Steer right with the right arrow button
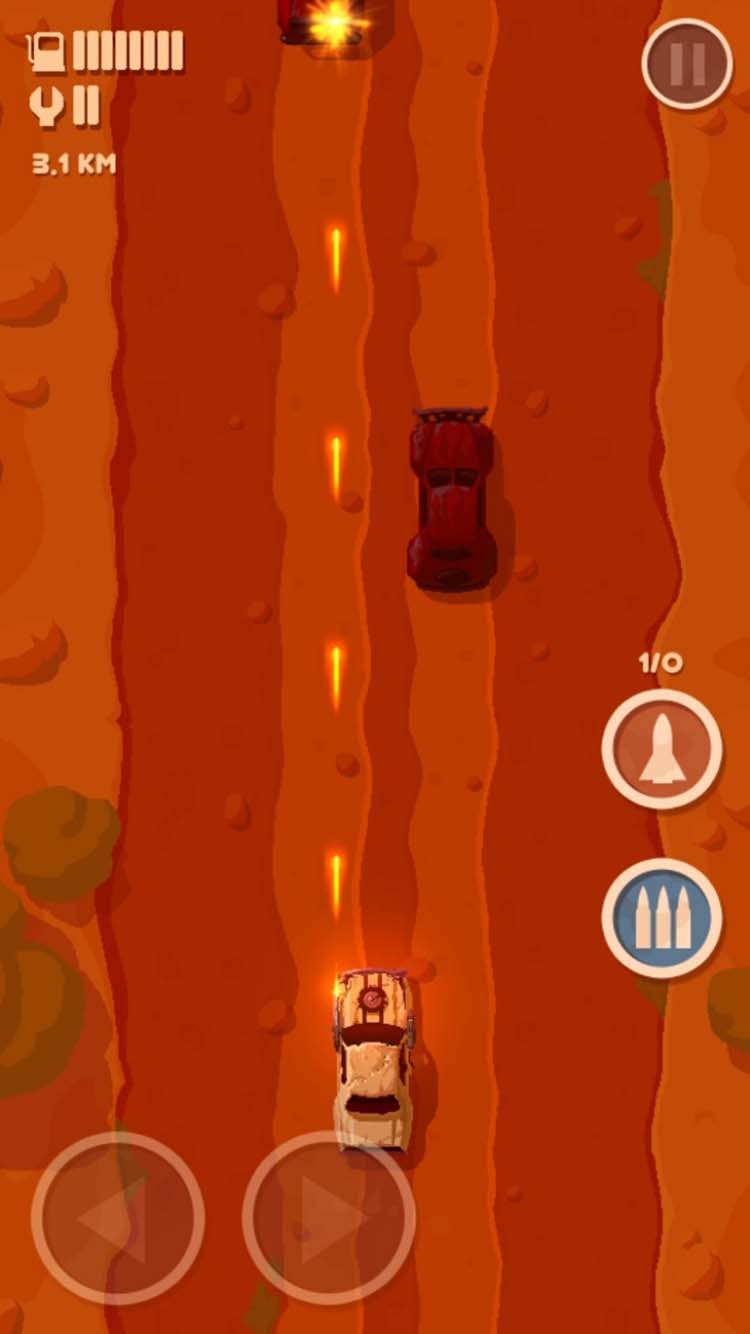The height and width of the screenshot is (1334, 750). point(329,1217)
